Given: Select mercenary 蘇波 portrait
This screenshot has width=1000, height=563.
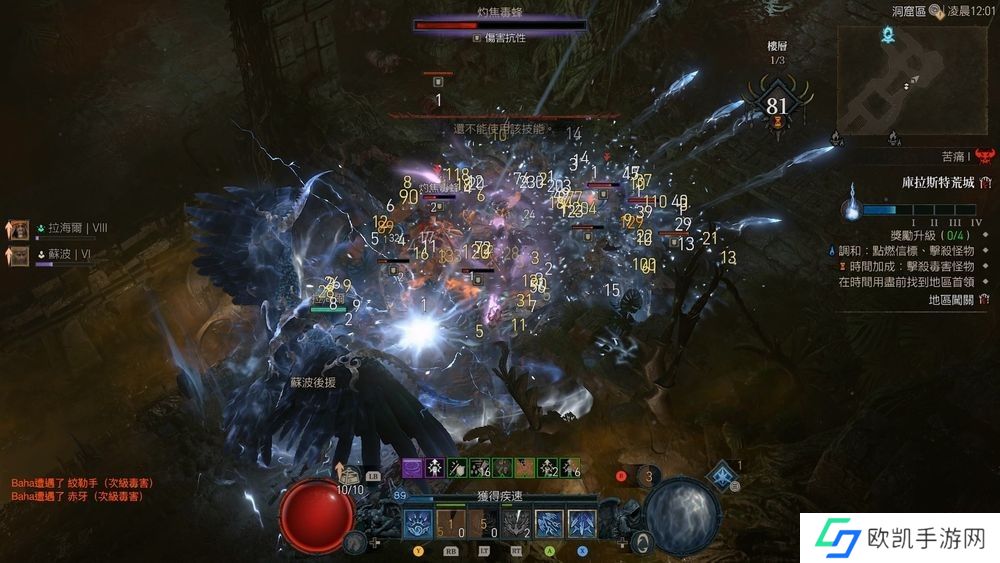Looking at the screenshot, I should coord(19,256).
